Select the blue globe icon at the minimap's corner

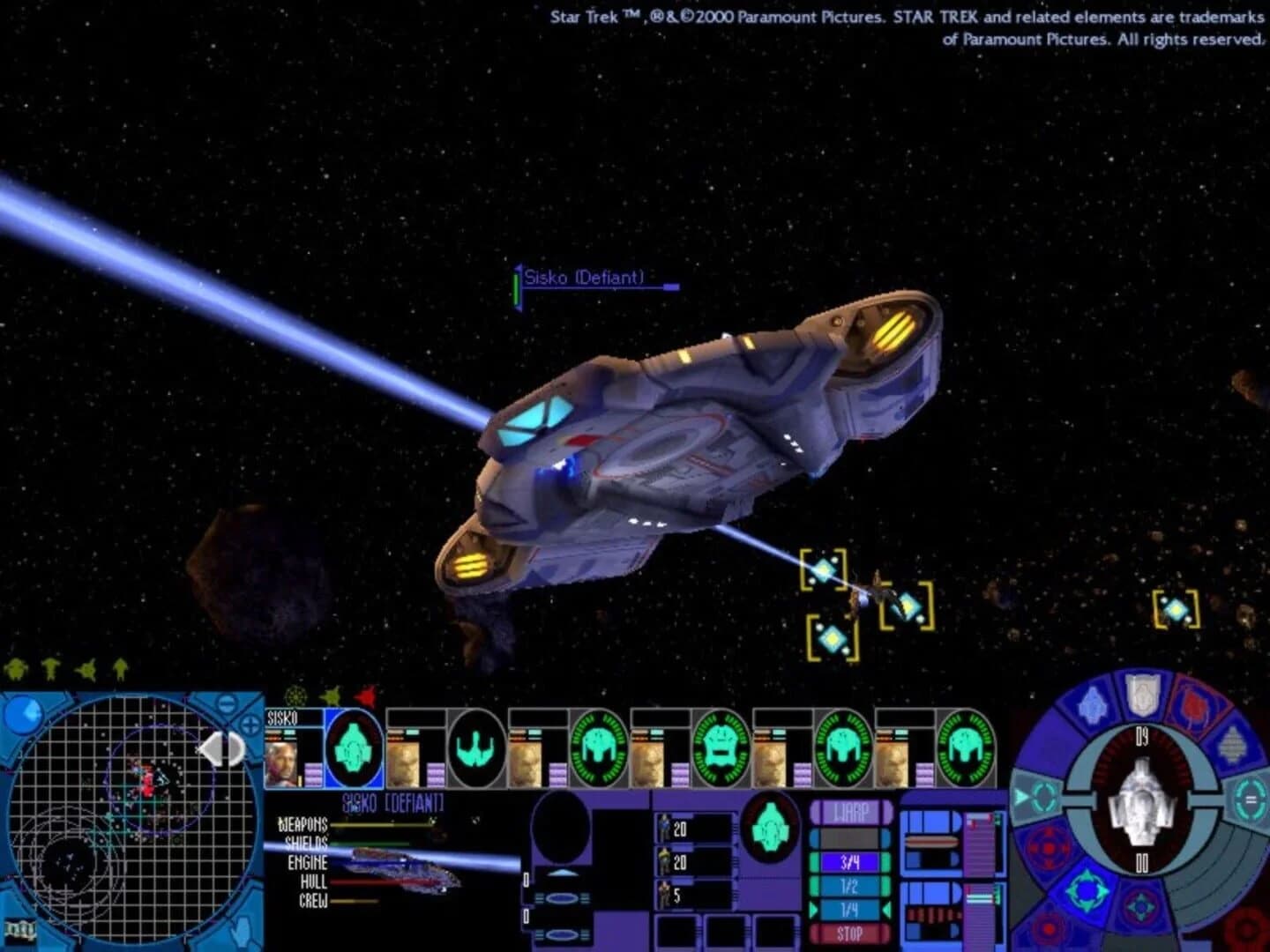click(24, 716)
